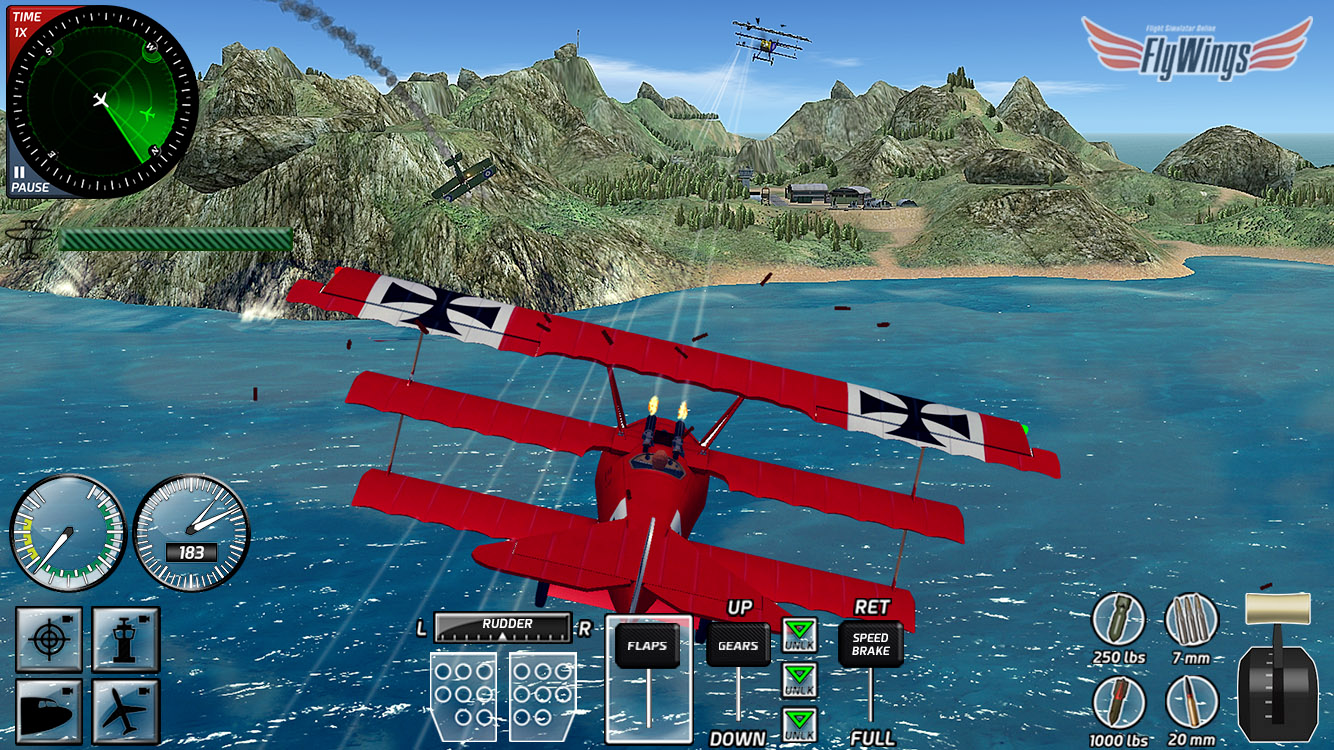
Task: Toggle the FLAPS lever
Action: point(647,646)
